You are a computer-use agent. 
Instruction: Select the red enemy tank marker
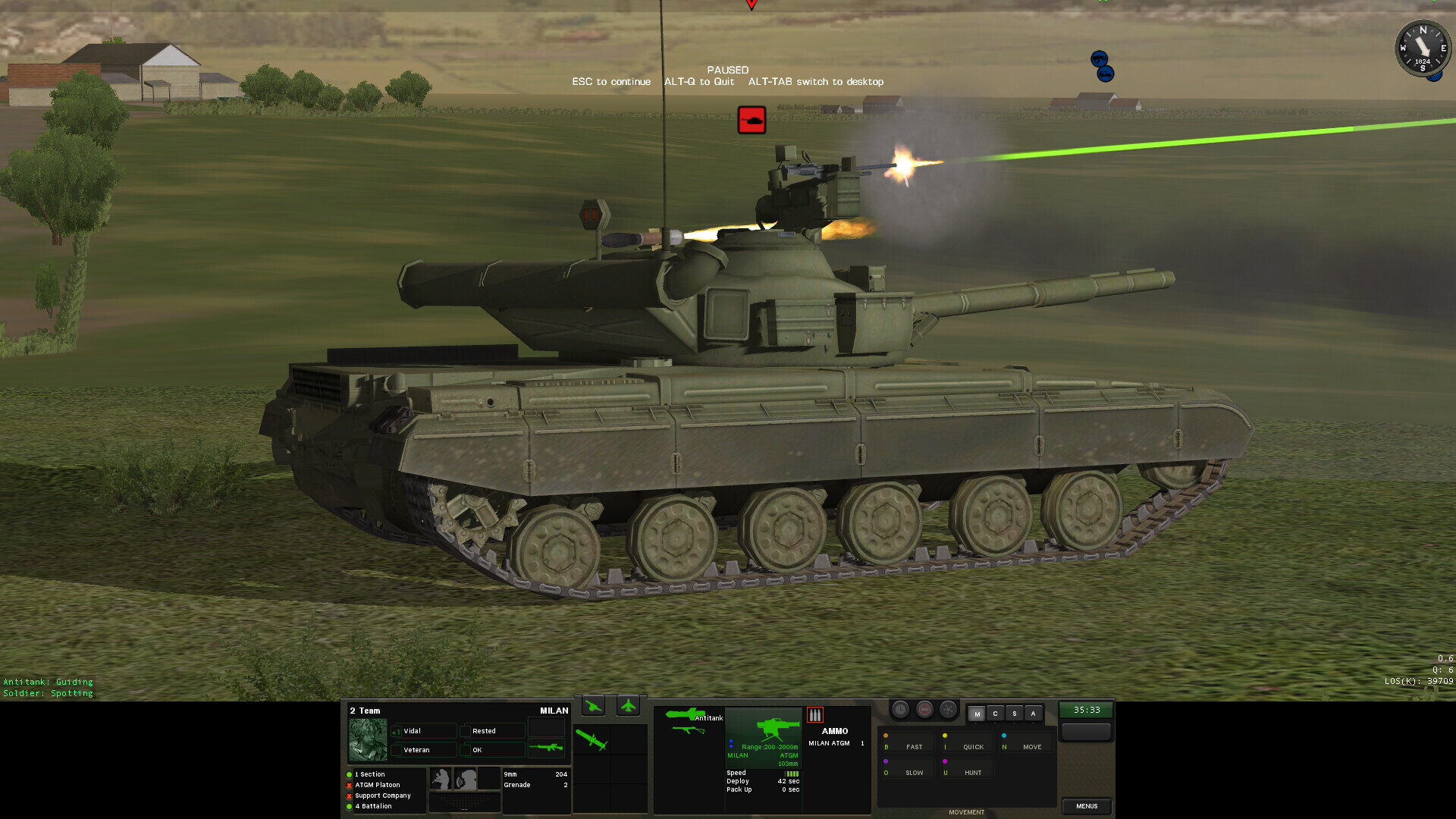752,120
